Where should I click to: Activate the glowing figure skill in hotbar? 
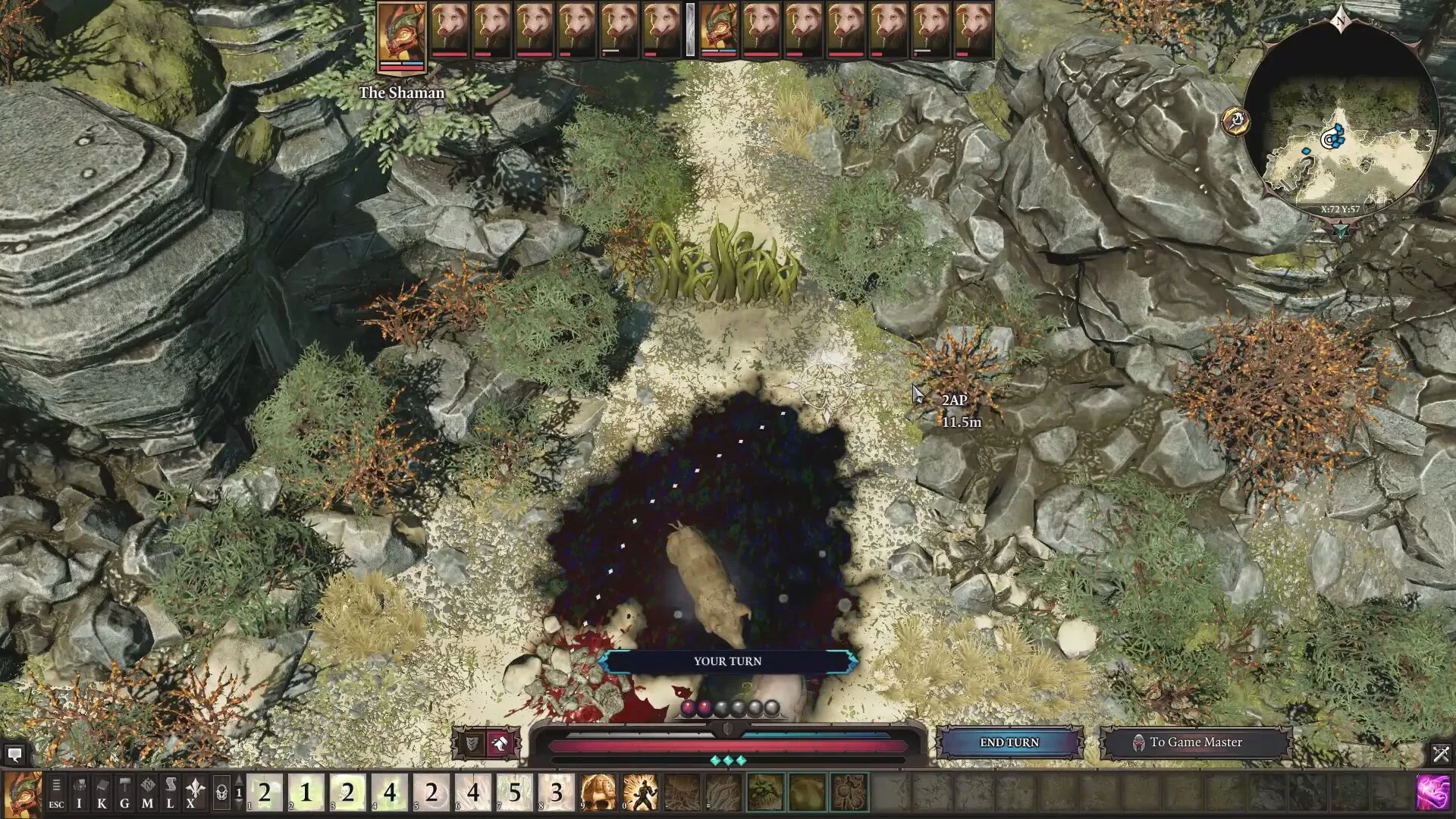coord(640,792)
